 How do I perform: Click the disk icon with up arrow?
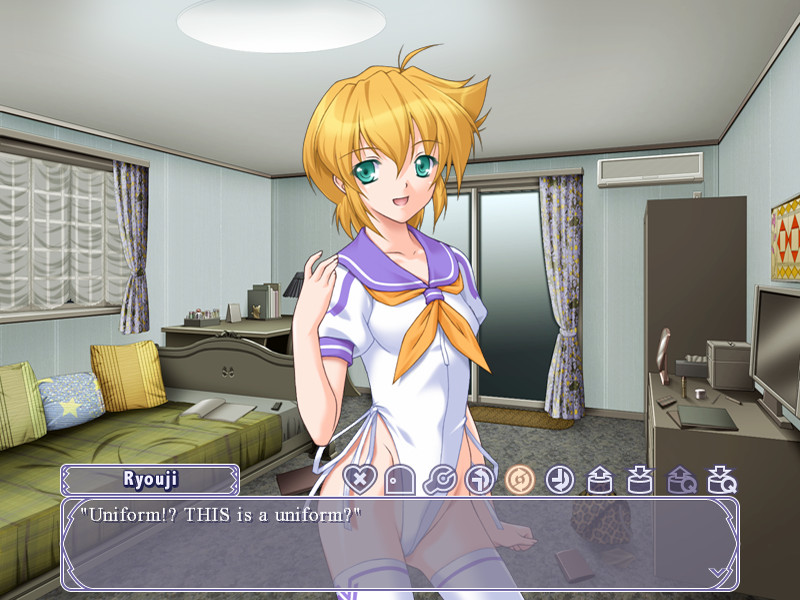(599, 480)
